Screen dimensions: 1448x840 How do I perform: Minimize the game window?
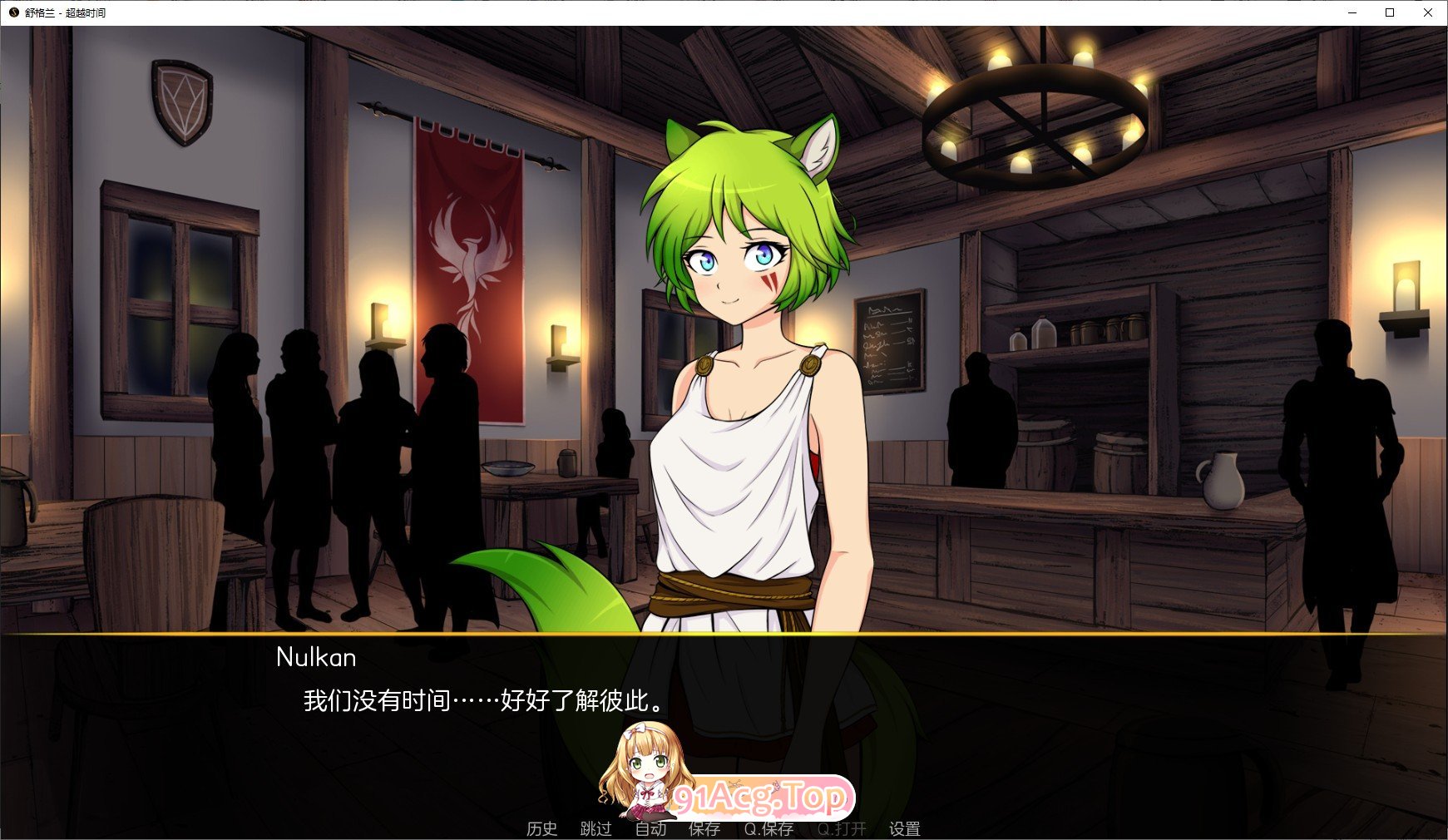click(1352, 13)
